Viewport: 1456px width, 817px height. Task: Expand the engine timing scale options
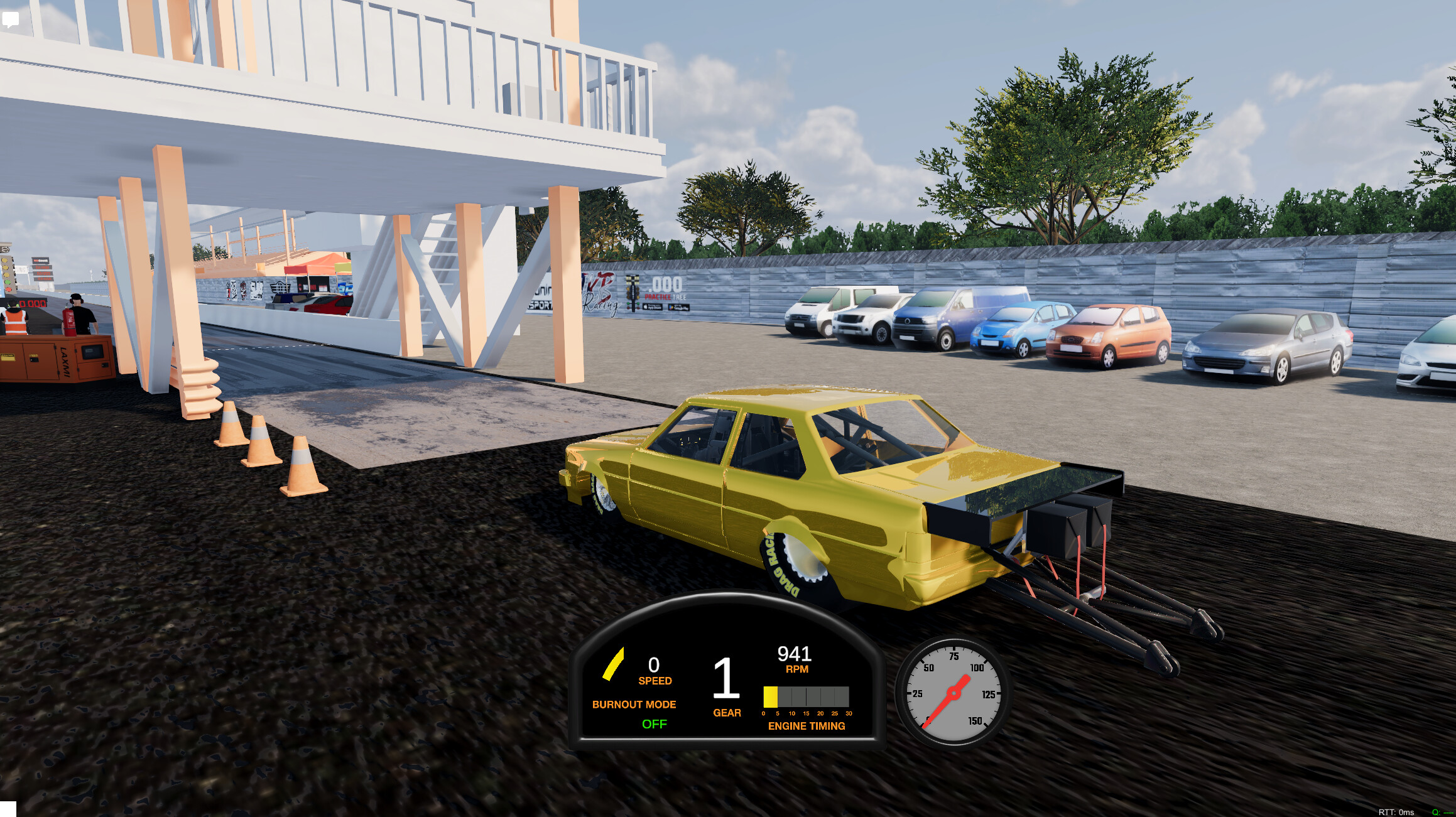pyautogui.click(x=807, y=713)
